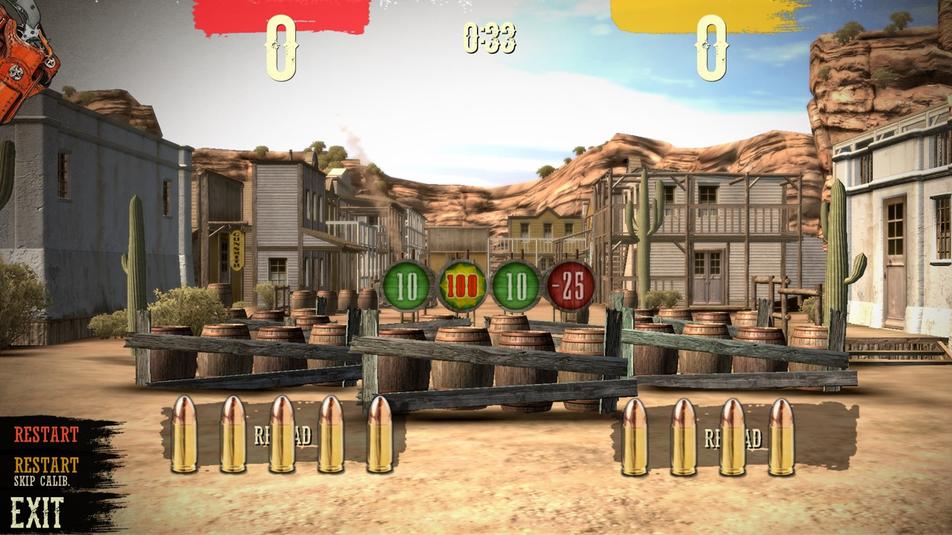Choose Restart Skip Calib. option
Viewport: 952px width, 535px height.
pyautogui.click(x=46, y=471)
